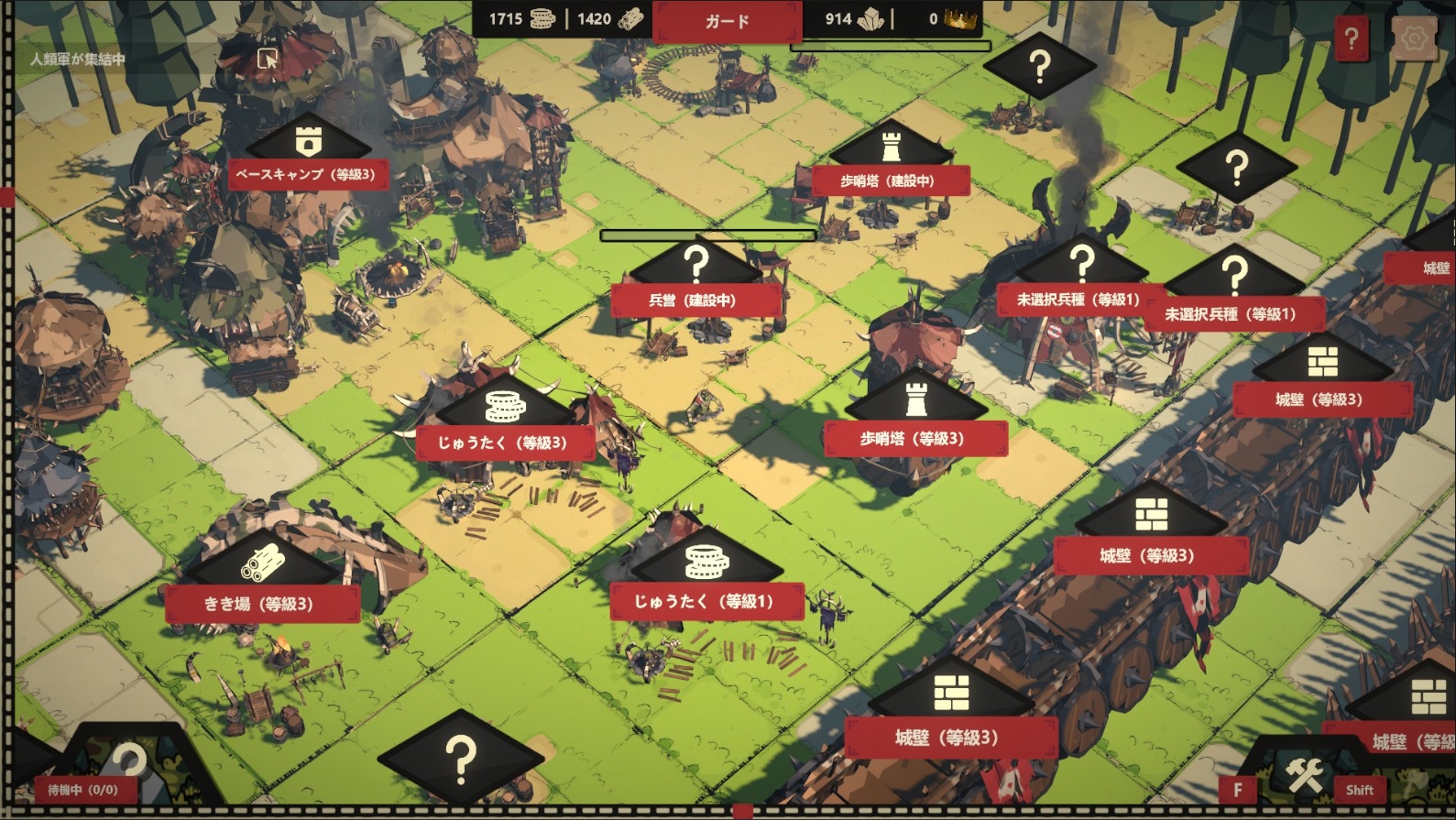The height and width of the screenshot is (820, 1456).
Task: Select the 待機中 (0/0) idle units panel
Action: click(x=83, y=789)
